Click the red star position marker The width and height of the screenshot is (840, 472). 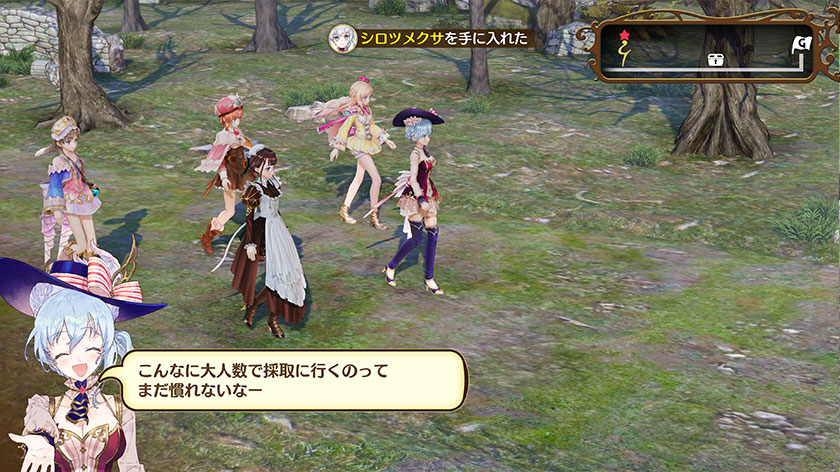[626, 35]
